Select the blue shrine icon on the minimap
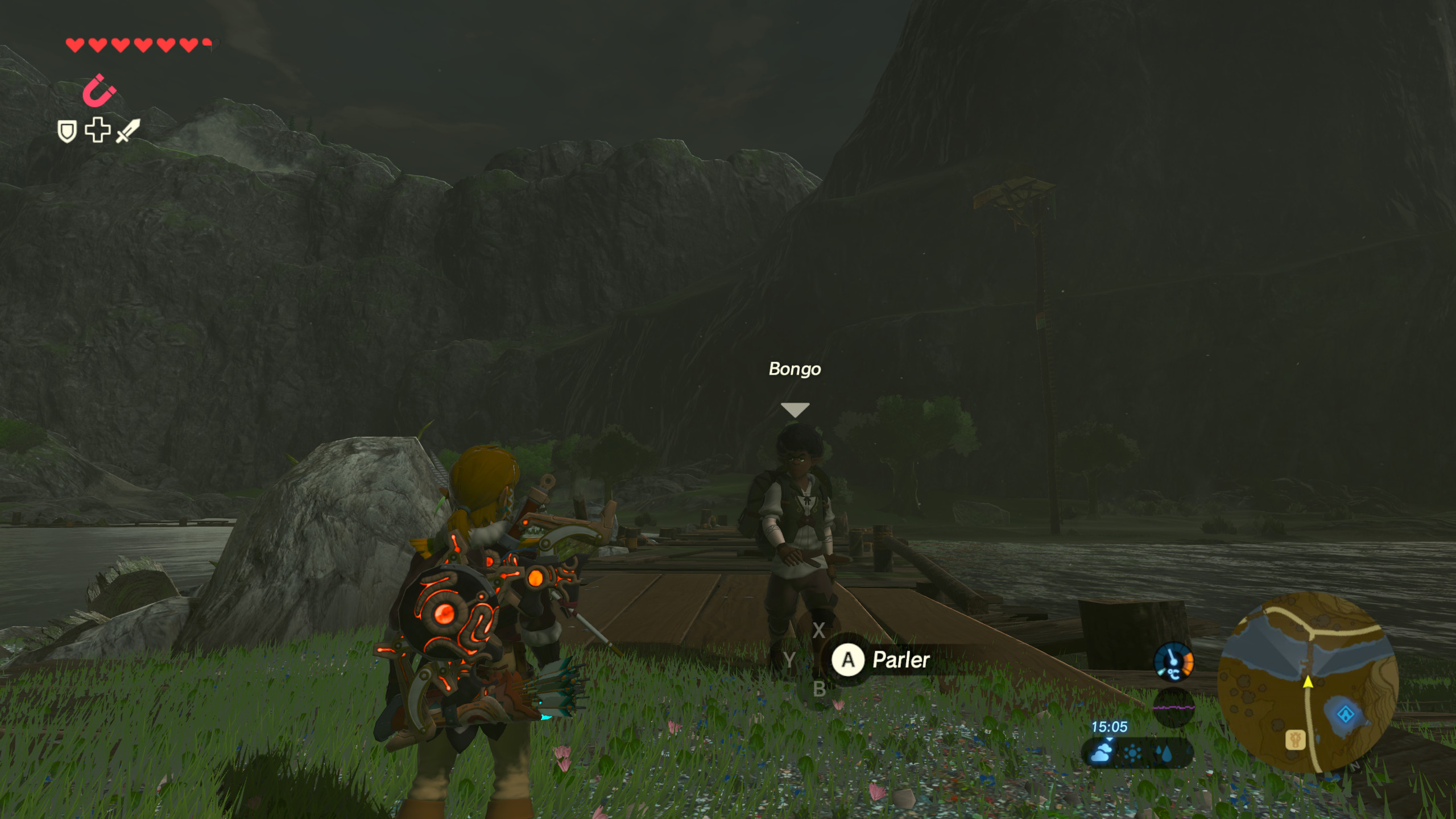Screen dimensions: 1456x819 point(1346,714)
